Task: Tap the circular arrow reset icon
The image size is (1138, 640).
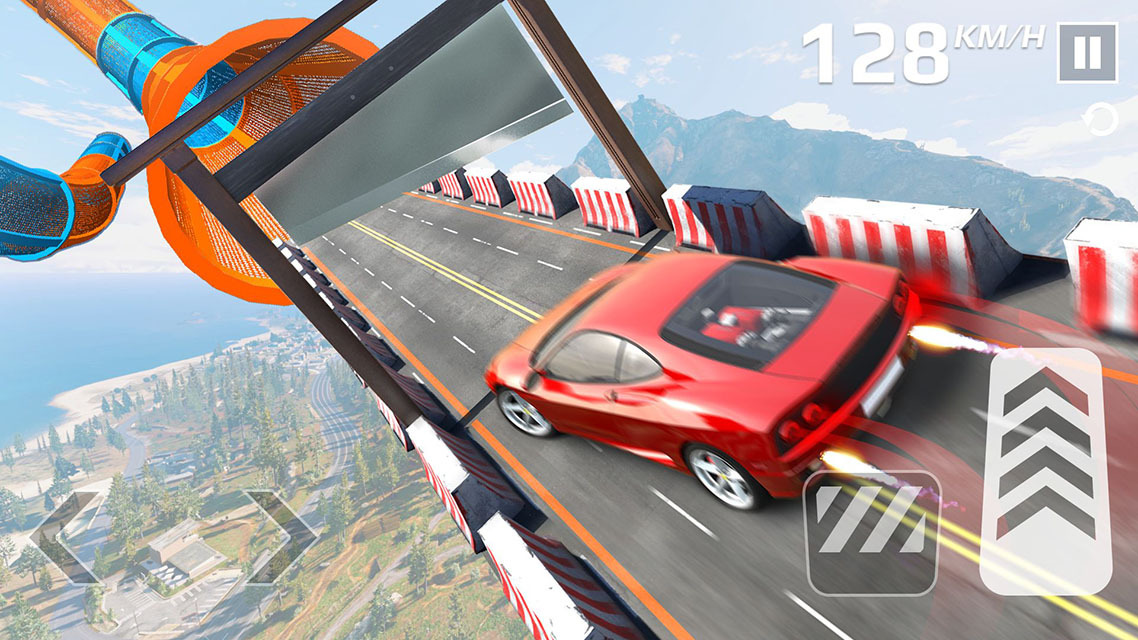Action: 1100,122
